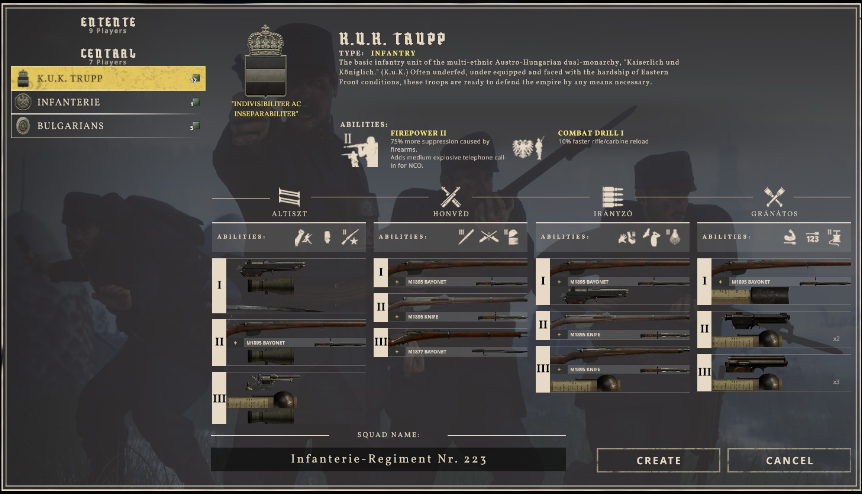Viewport: 862px width, 494px height.
Task: Click the Firepower II ability icon
Action: click(361, 148)
